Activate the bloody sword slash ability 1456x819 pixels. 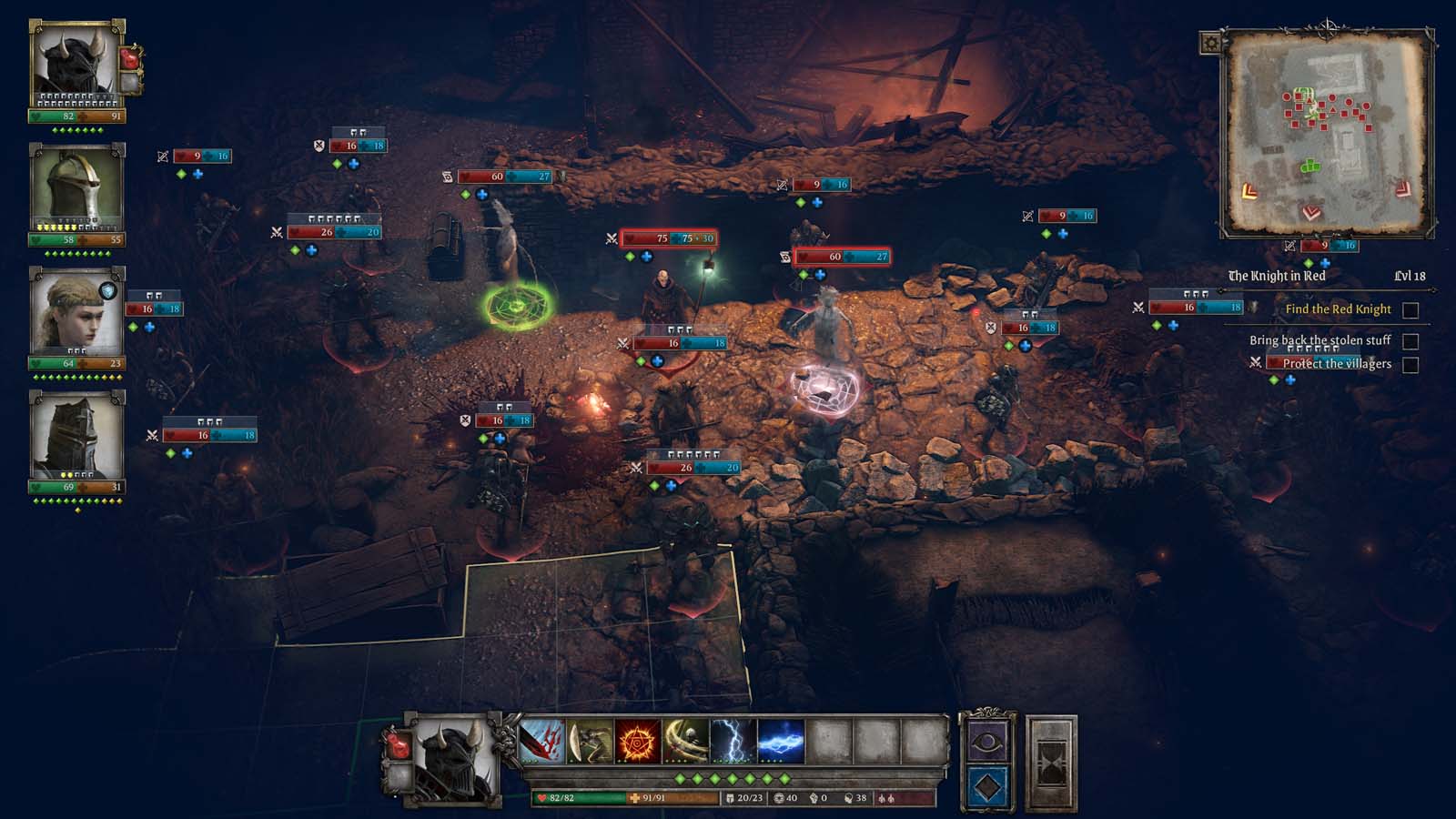[542, 741]
